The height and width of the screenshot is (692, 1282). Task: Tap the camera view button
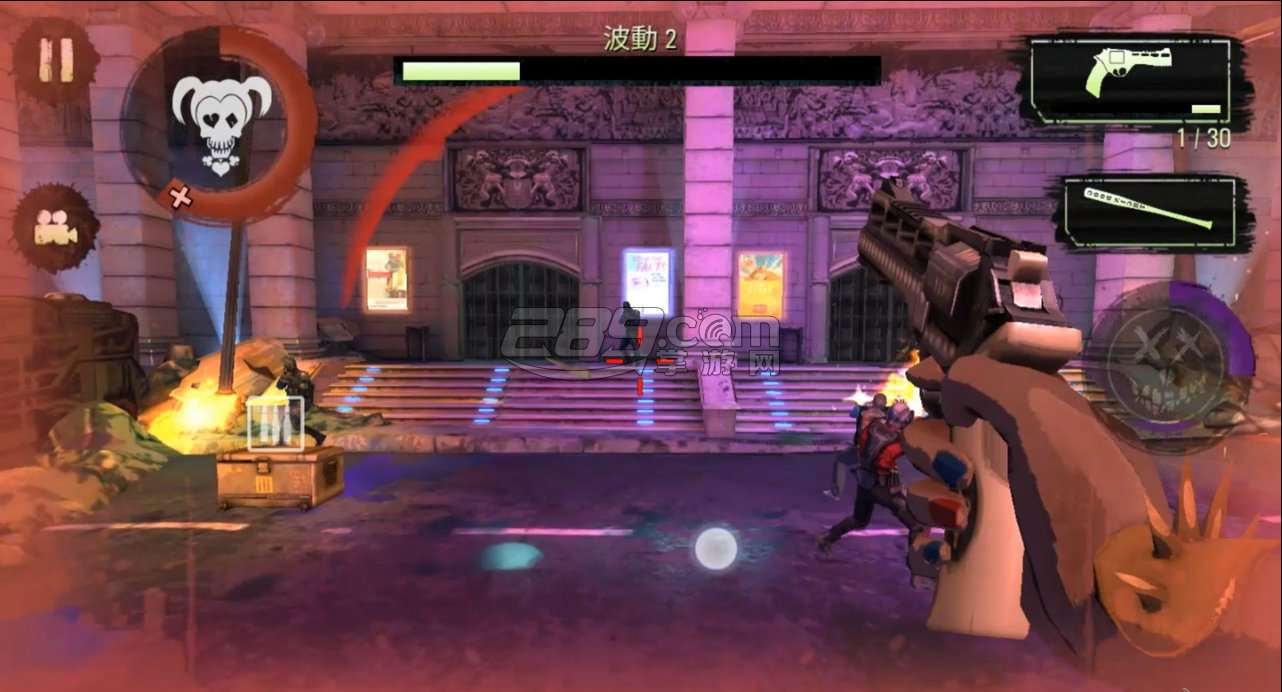click(x=56, y=229)
